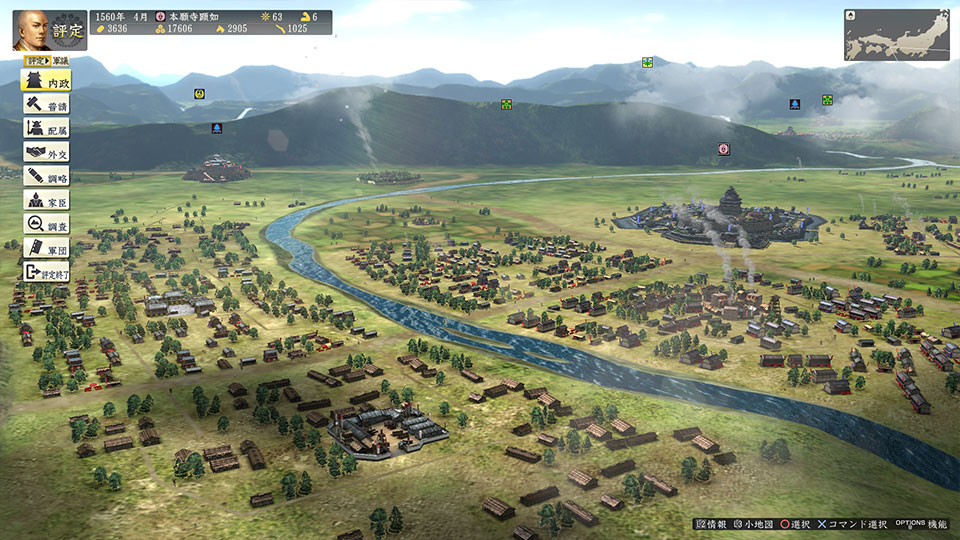Viewport: 960px width, 540px height.
Task: End the council with 評定終了
Action: click(46, 272)
